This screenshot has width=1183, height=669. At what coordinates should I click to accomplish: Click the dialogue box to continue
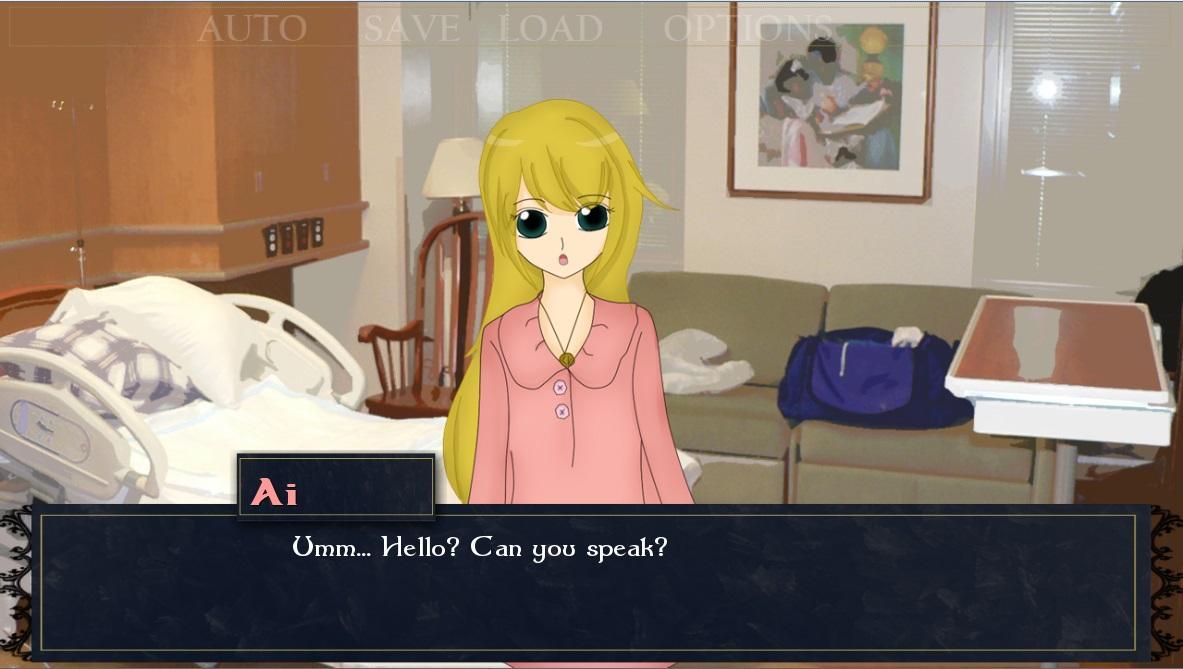pos(588,583)
